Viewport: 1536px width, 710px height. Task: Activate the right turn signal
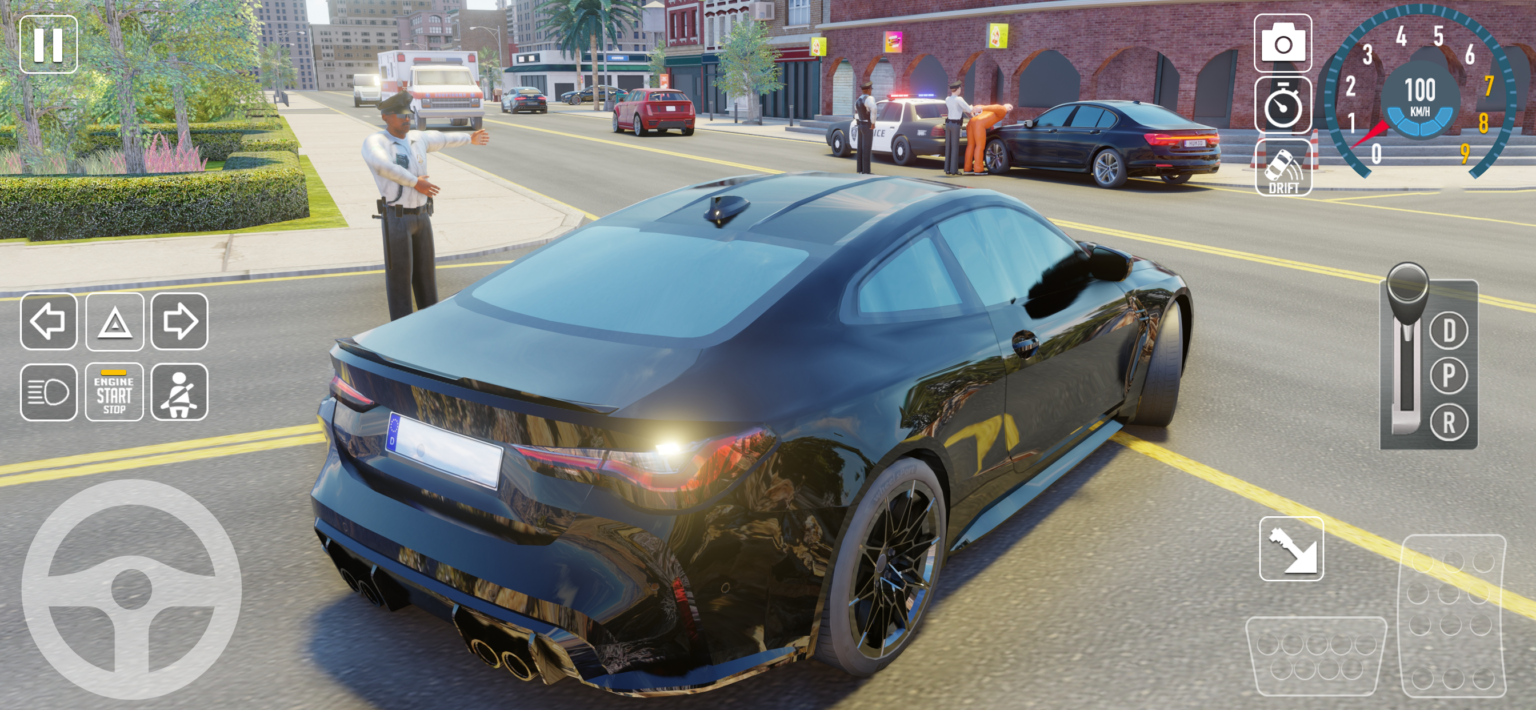coord(180,321)
